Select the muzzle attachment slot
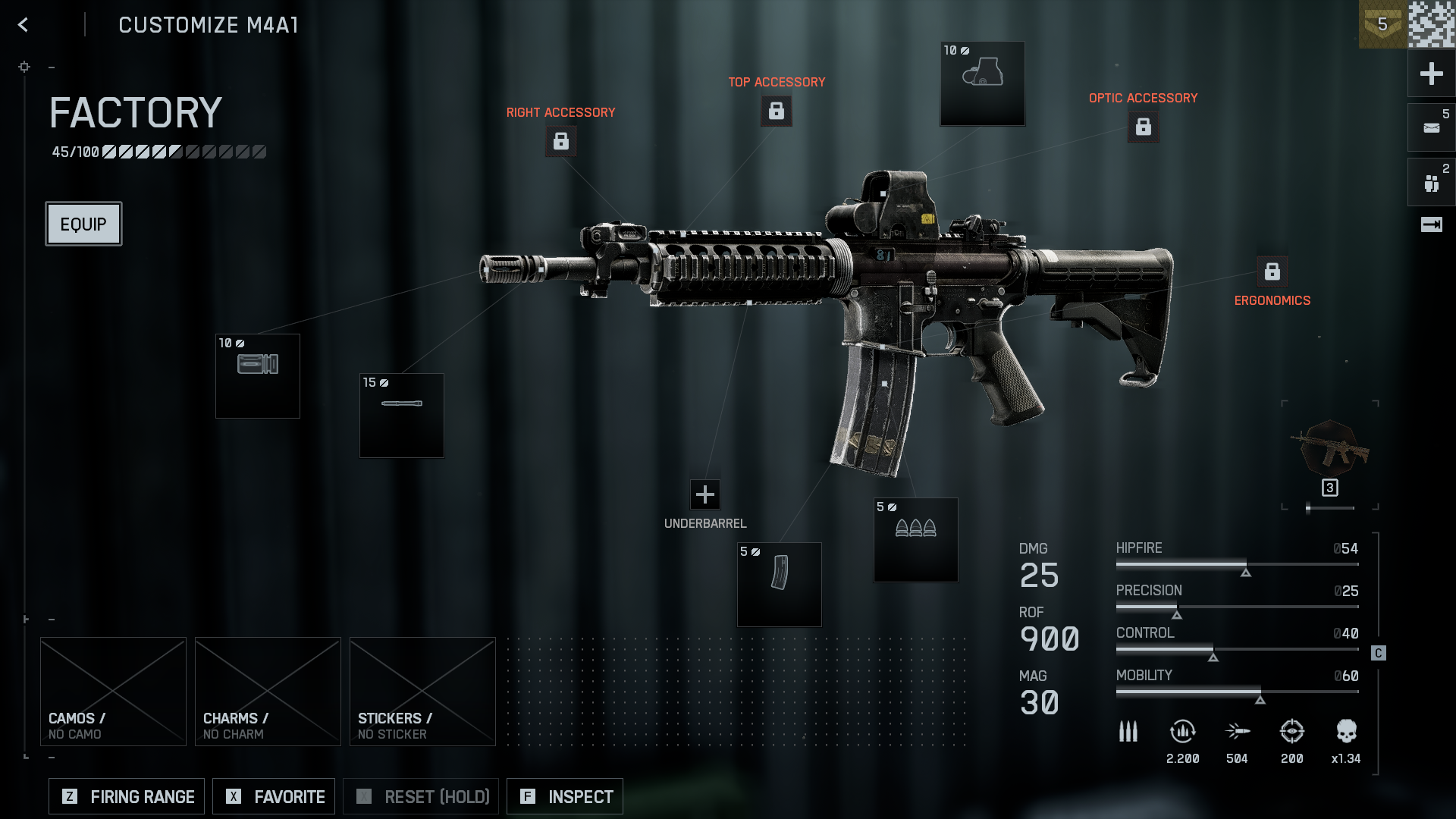This screenshot has width=1456, height=819. [x=258, y=376]
